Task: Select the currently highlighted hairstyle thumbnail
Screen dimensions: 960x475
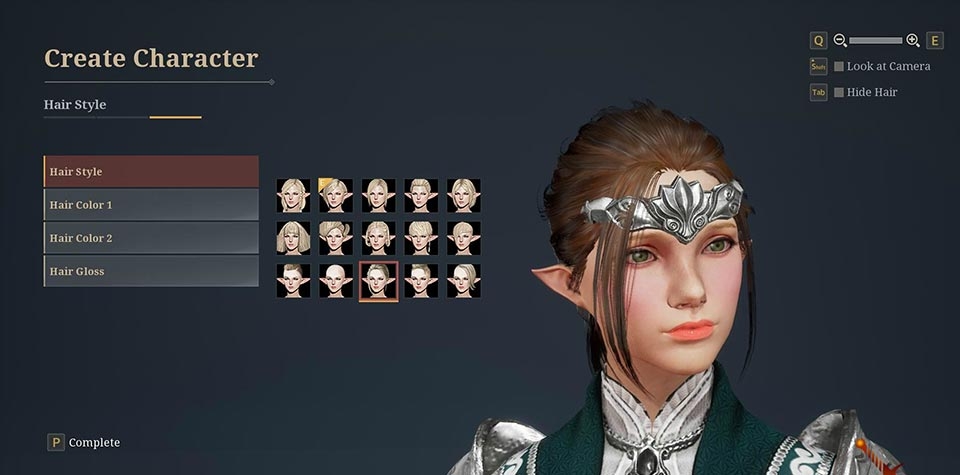Action: pos(378,280)
